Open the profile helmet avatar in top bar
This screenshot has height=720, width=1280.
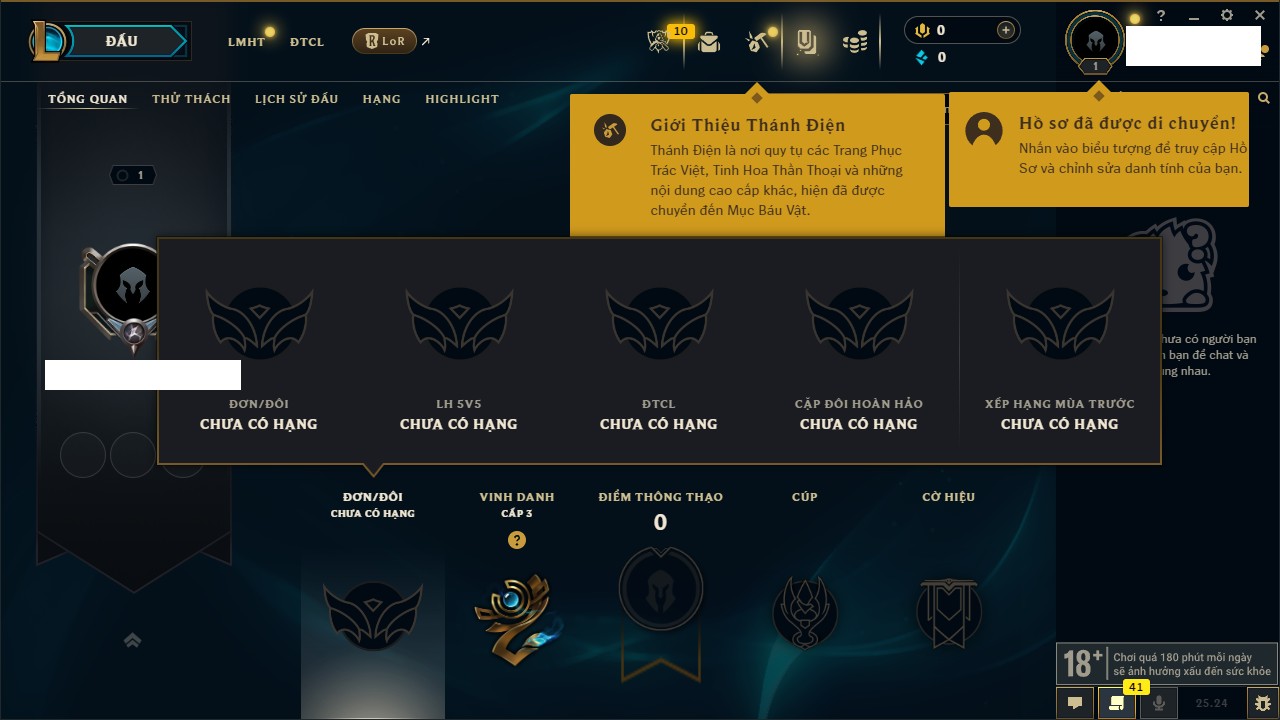point(1095,41)
